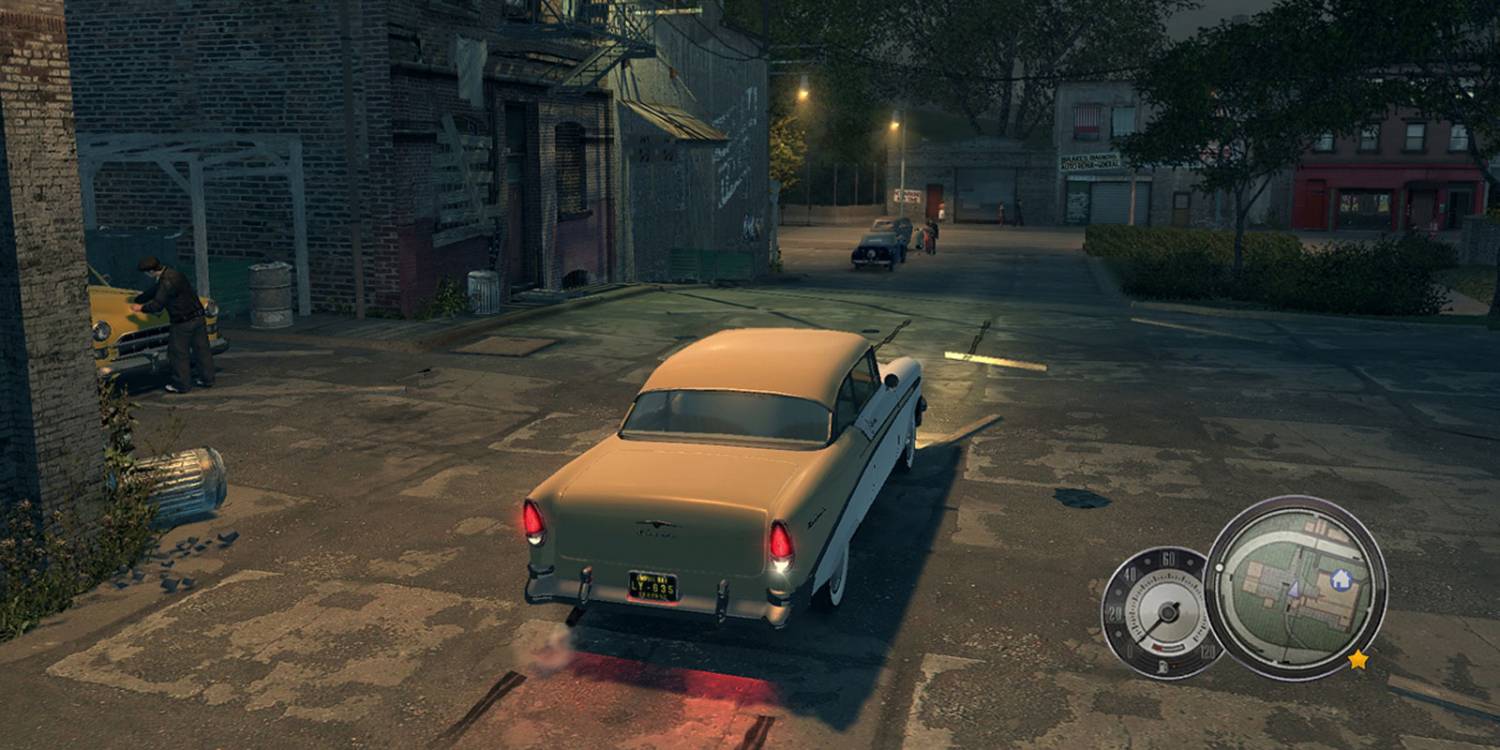The width and height of the screenshot is (1500, 750).
Task: Open the circular minimap
Action: [x=1295, y=588]
